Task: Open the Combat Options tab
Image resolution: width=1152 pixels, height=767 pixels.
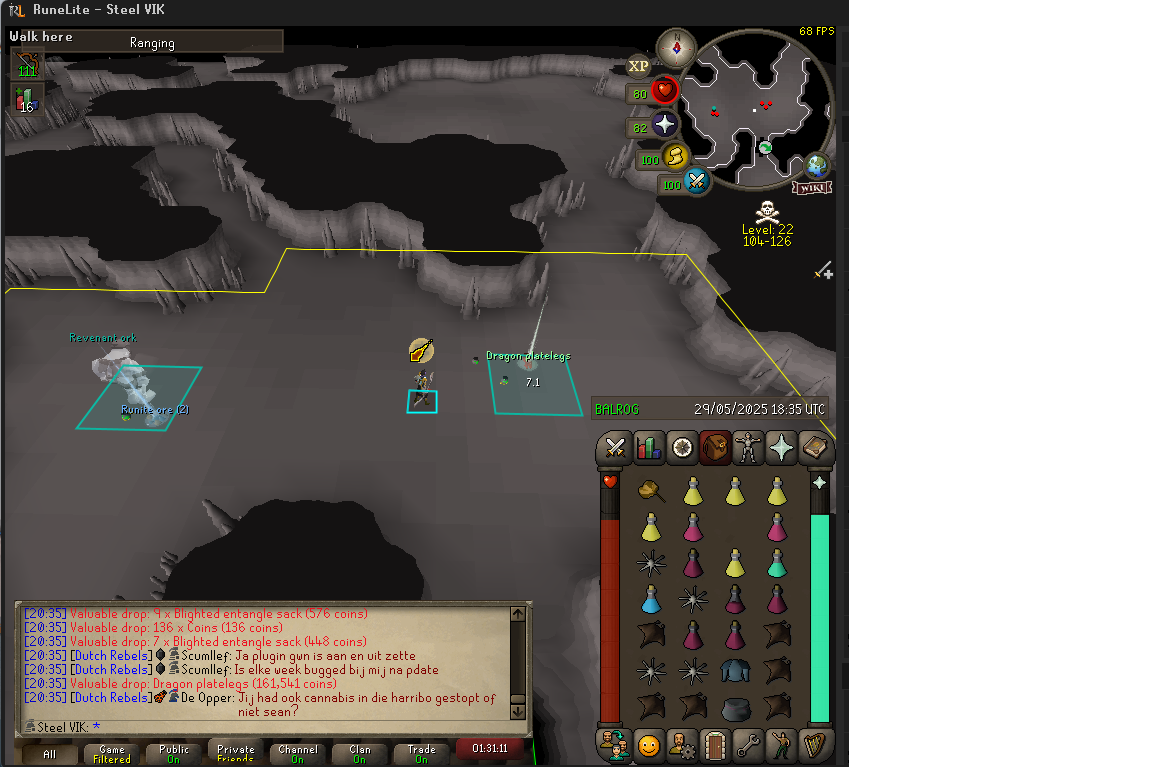Action: coord(615,448)
